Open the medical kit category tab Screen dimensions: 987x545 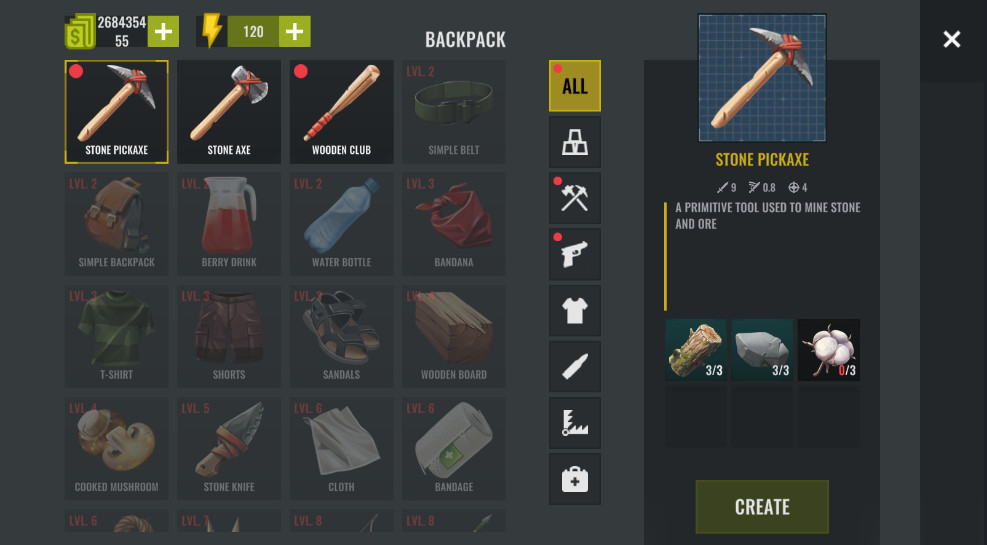[x=574, y=479]
